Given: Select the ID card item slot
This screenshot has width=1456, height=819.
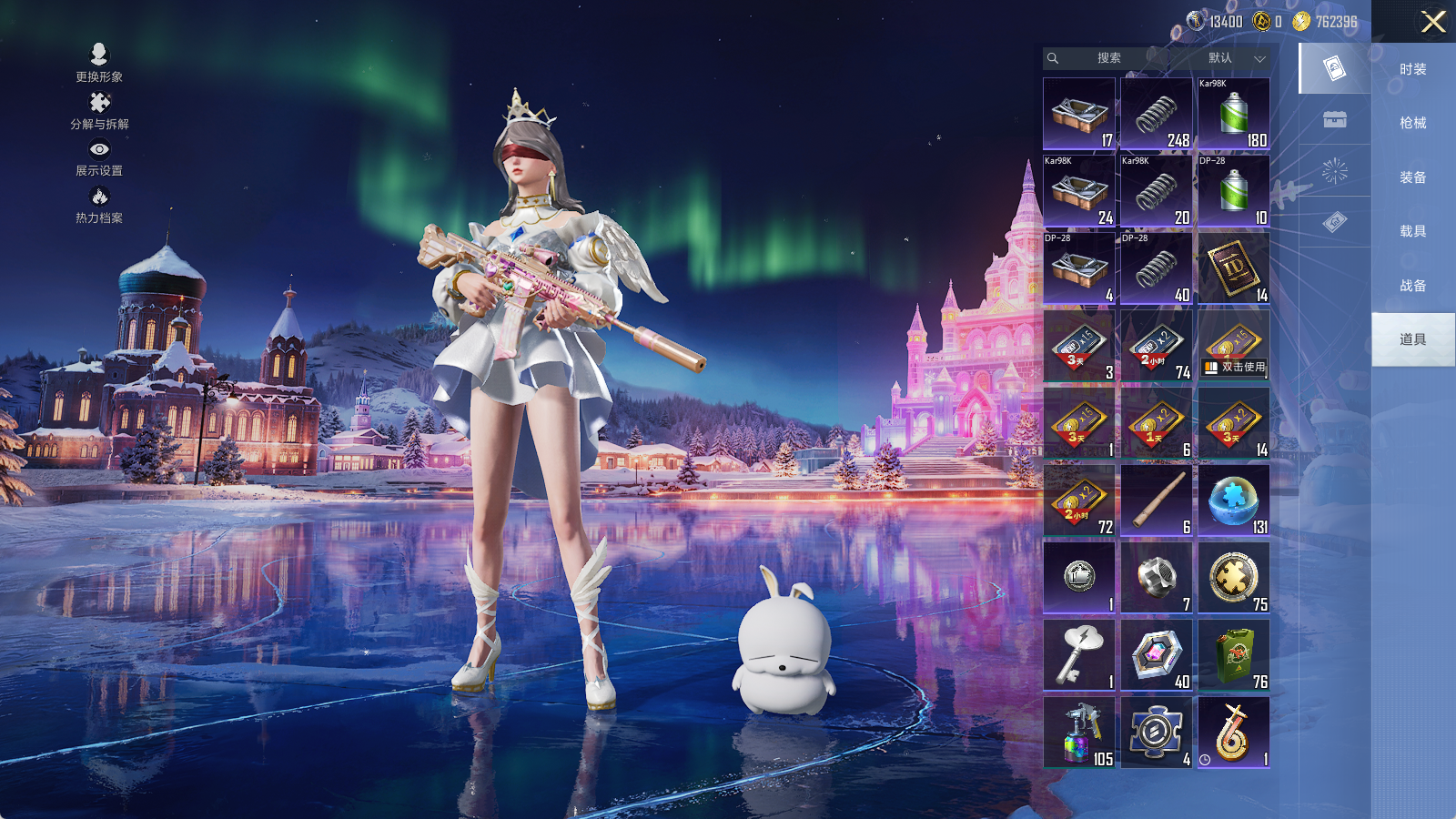Looking at the screenshot, I should tap(1234, 268).
